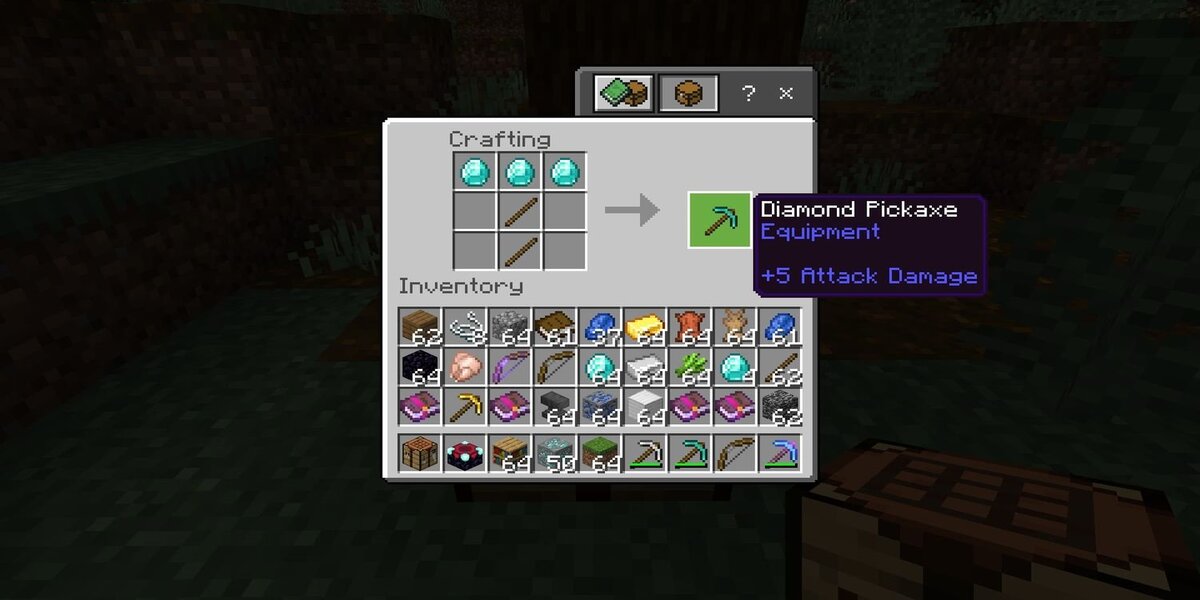Viewport: 1200px width, 600px height.
Task: Select the obsidian block stack
Action: pyautogui.click(x=420, y=367)
